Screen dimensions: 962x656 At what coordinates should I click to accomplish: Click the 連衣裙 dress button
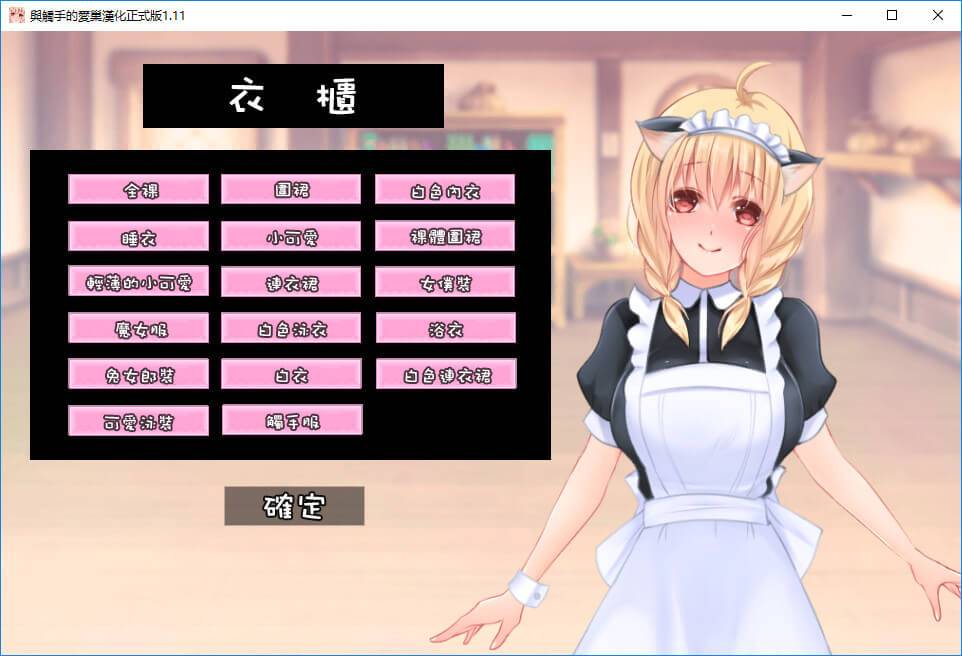291,282
